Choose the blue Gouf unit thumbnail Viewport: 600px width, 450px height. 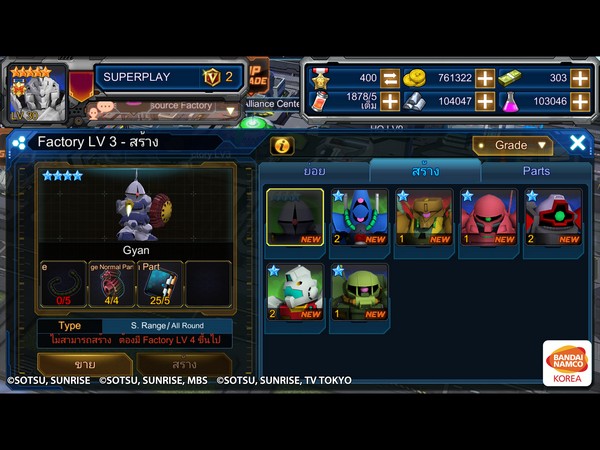359,218
